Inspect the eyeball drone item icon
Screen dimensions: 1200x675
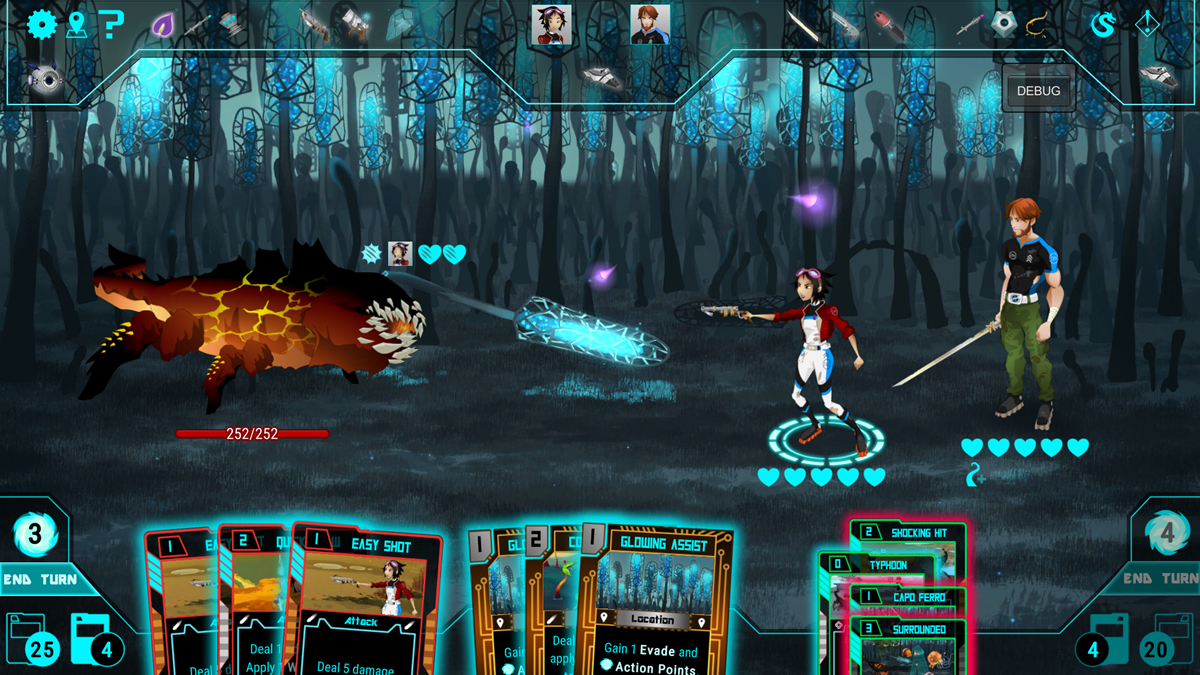[44, 80]
